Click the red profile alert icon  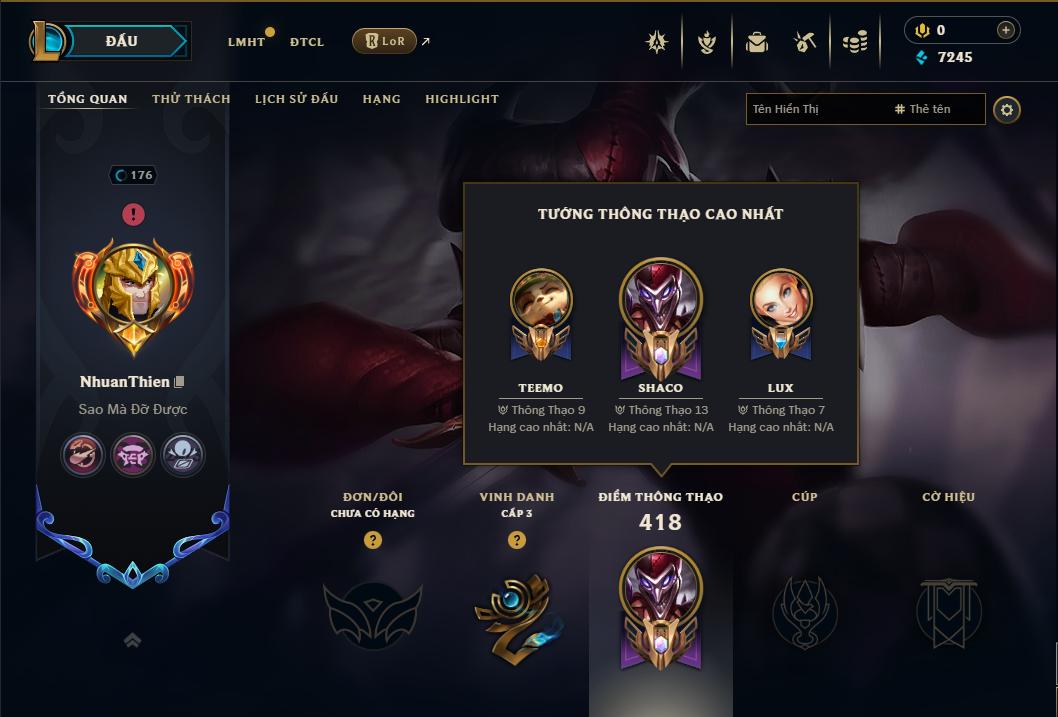[133, 214]
